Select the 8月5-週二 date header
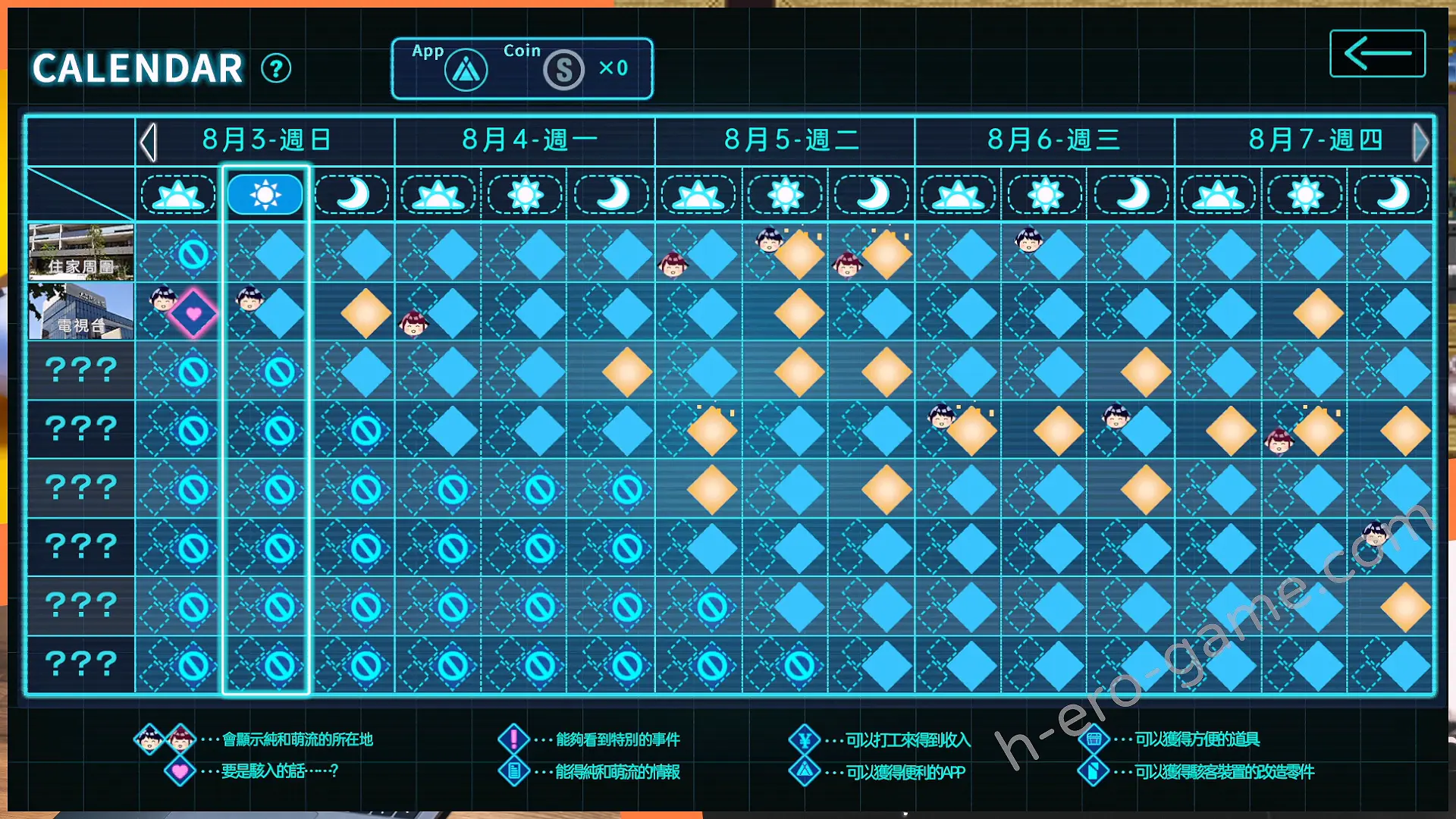The height and width of the screenshot is (819, 1456). 790,140
